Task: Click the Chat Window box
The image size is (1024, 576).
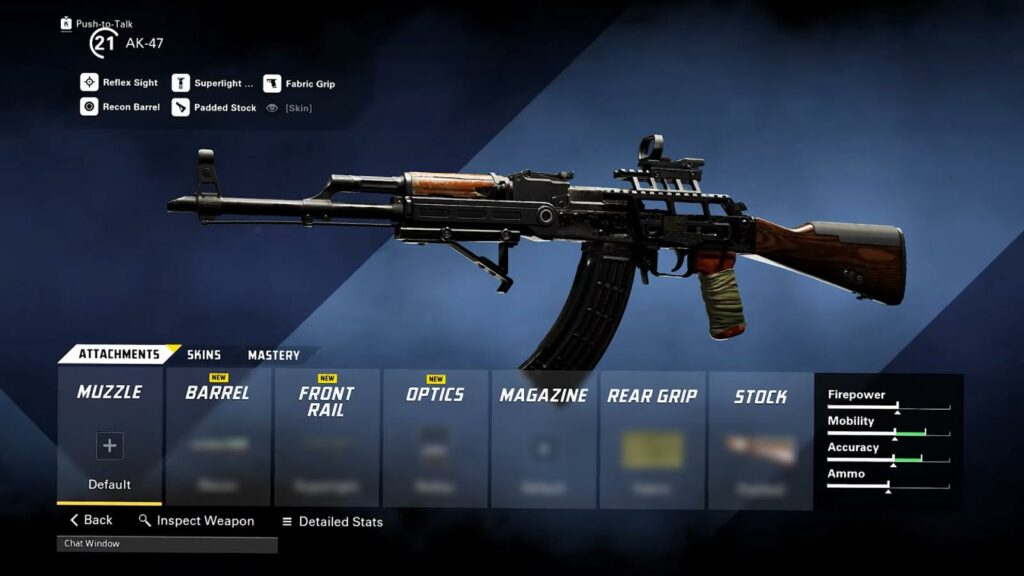Action: click(167, 544)
